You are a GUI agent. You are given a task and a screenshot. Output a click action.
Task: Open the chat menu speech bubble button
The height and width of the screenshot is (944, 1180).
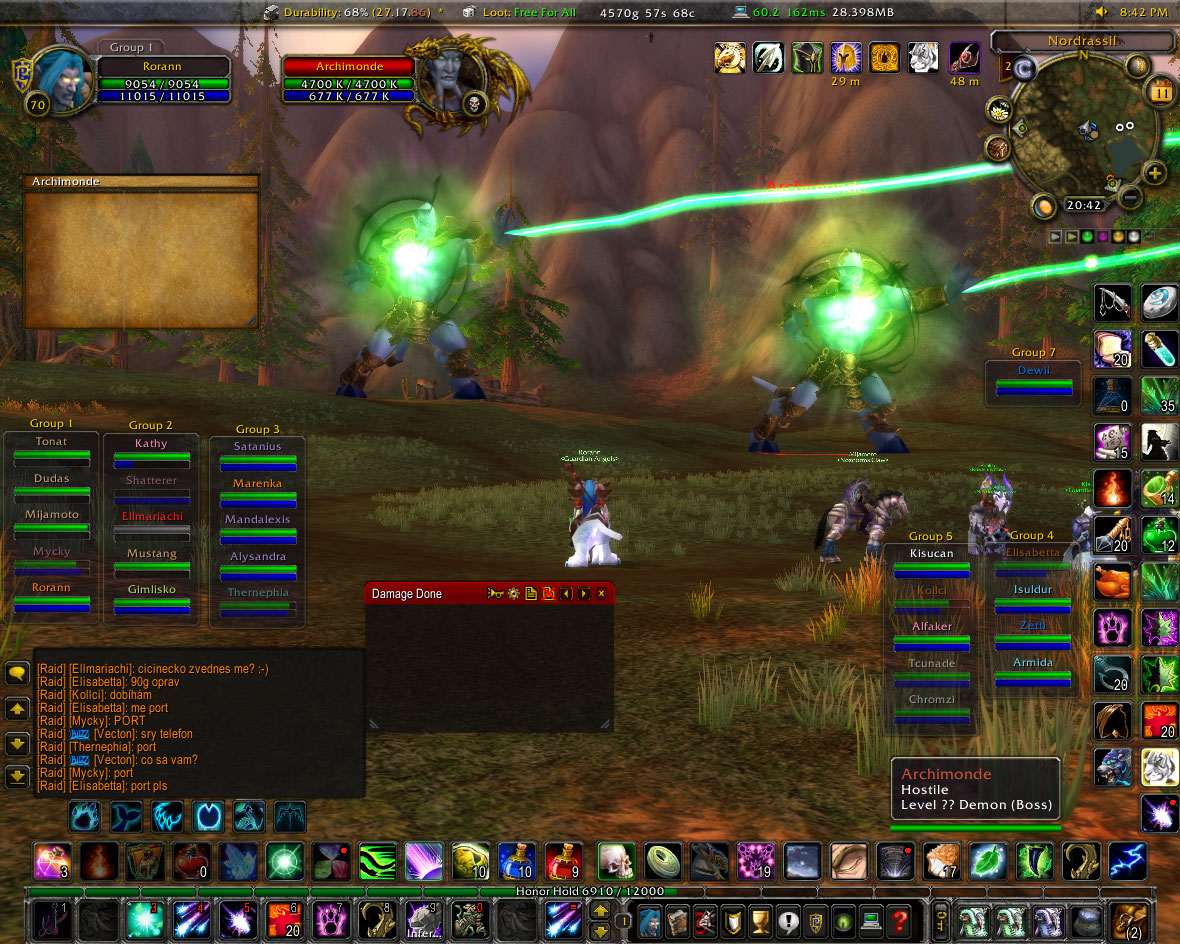pyautogui.click(x=17, y=673)
